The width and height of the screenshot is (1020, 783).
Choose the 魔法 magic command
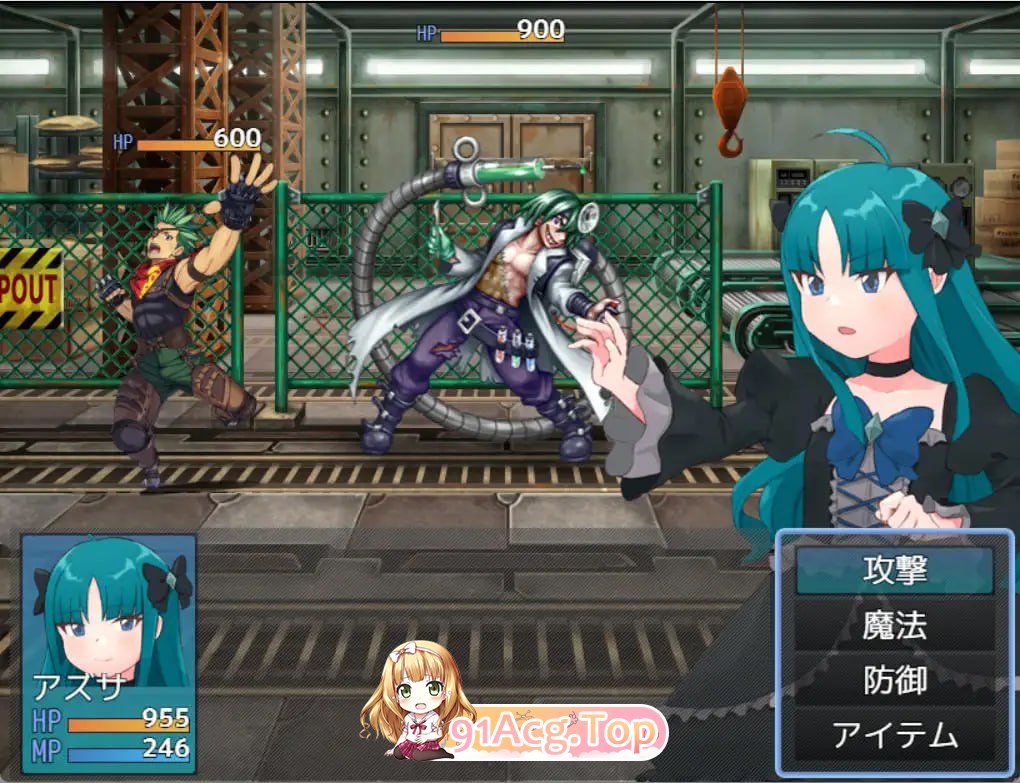[895, 626]
